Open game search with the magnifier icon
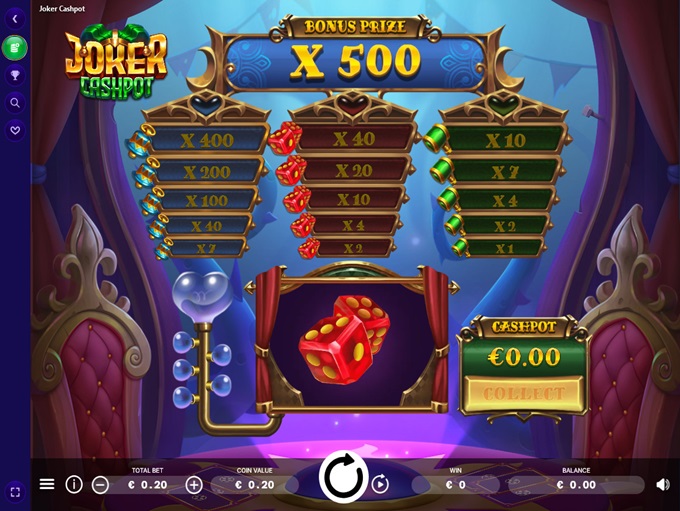 15,102
